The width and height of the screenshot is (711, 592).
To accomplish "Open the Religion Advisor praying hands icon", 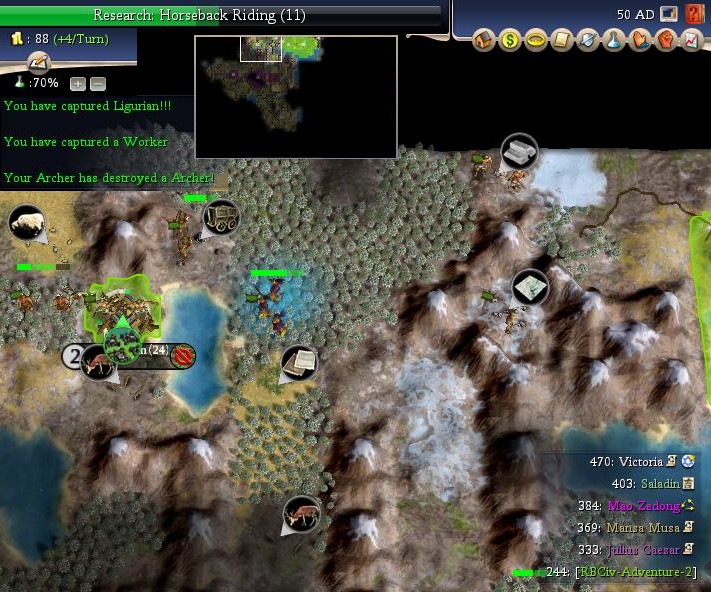I will click(639, 42).
